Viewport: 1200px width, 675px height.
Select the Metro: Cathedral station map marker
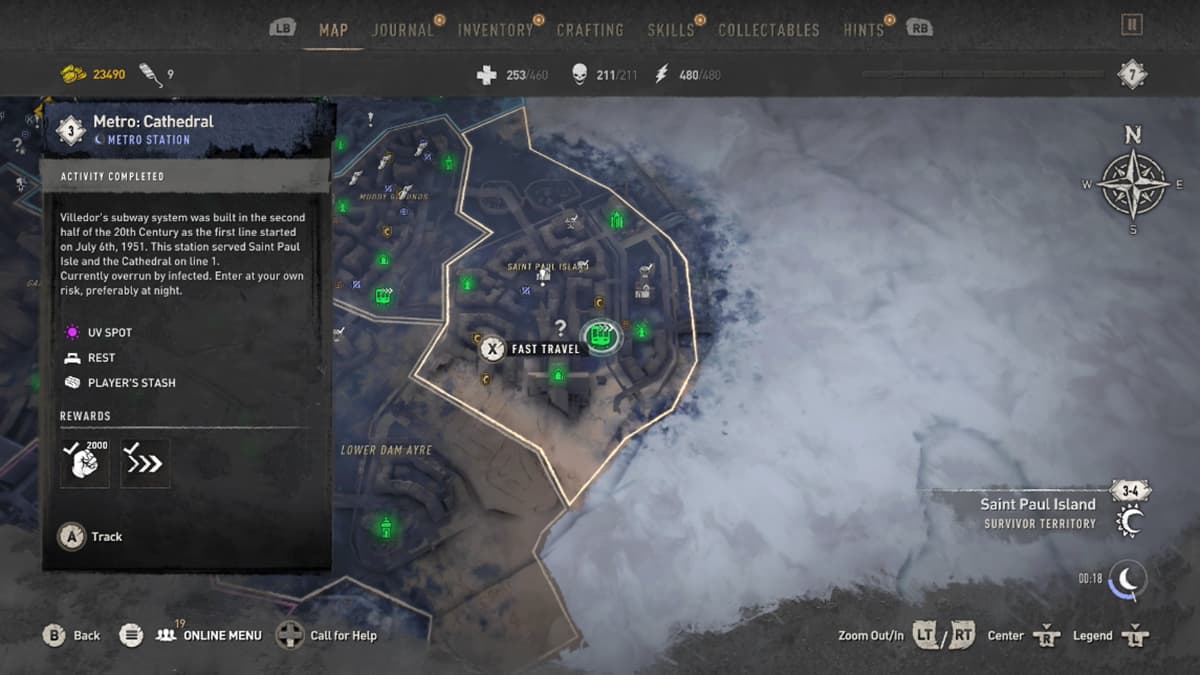coord(601,336)
